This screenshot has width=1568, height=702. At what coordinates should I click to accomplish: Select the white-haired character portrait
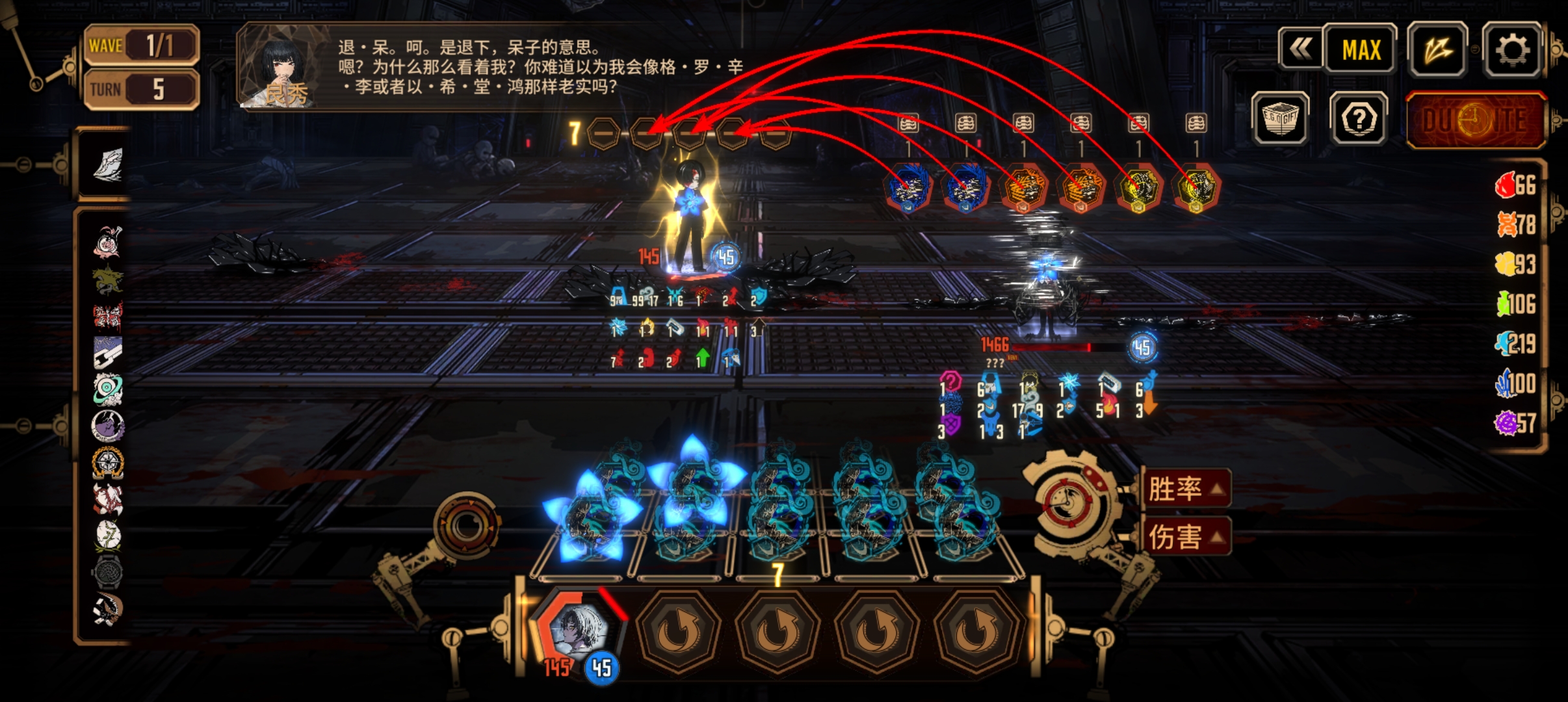(578, 629)
